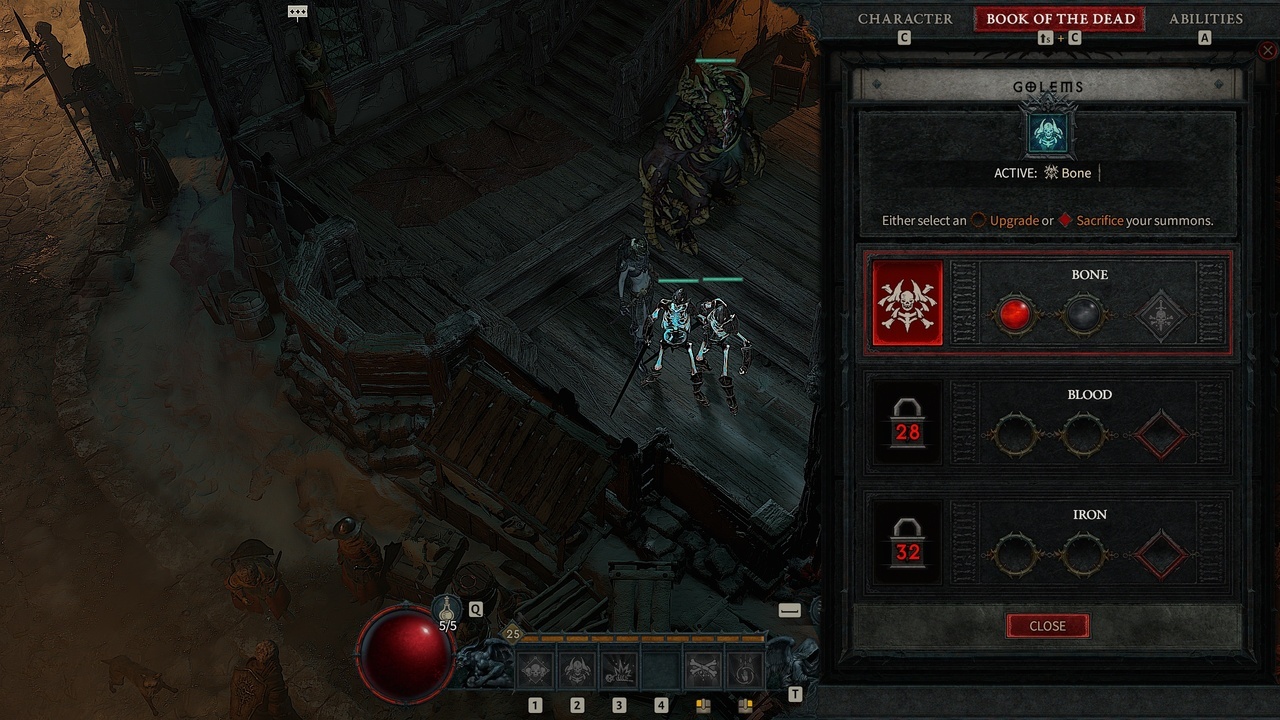The height and width of the screenshot is (720, 1280).
Task: Click the golem portrait atop the panel
Action: [1047, 134]
